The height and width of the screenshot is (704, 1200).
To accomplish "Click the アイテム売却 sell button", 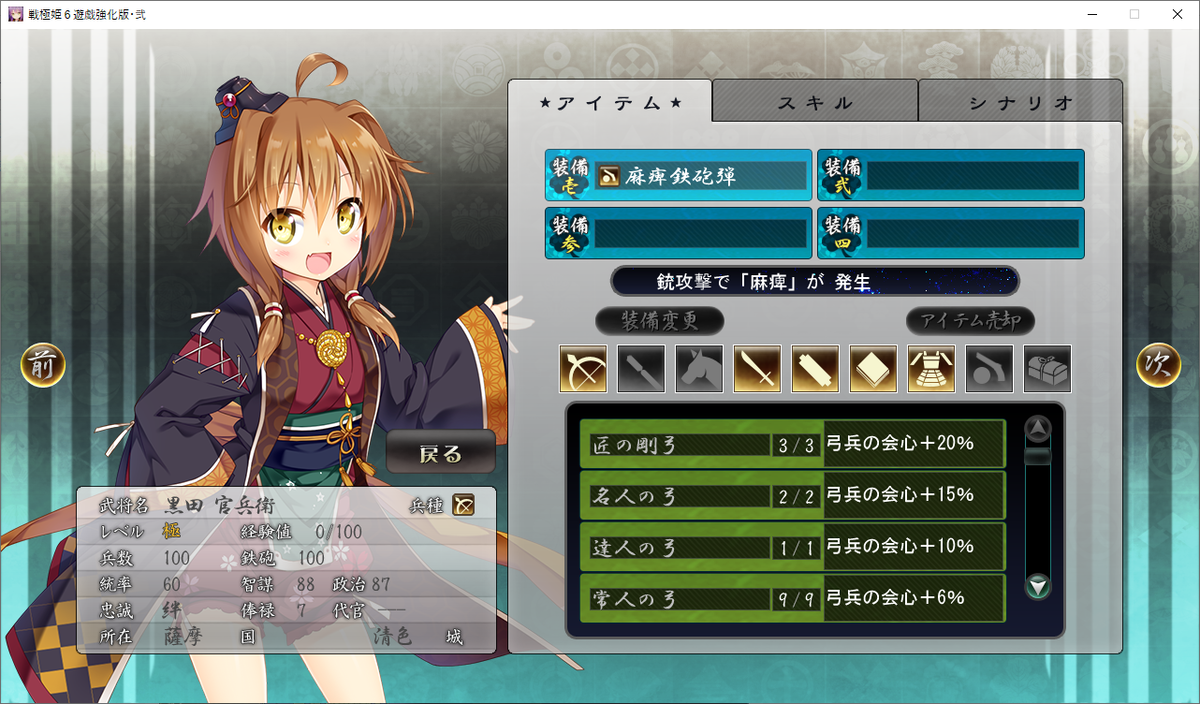I will (970, 321).
